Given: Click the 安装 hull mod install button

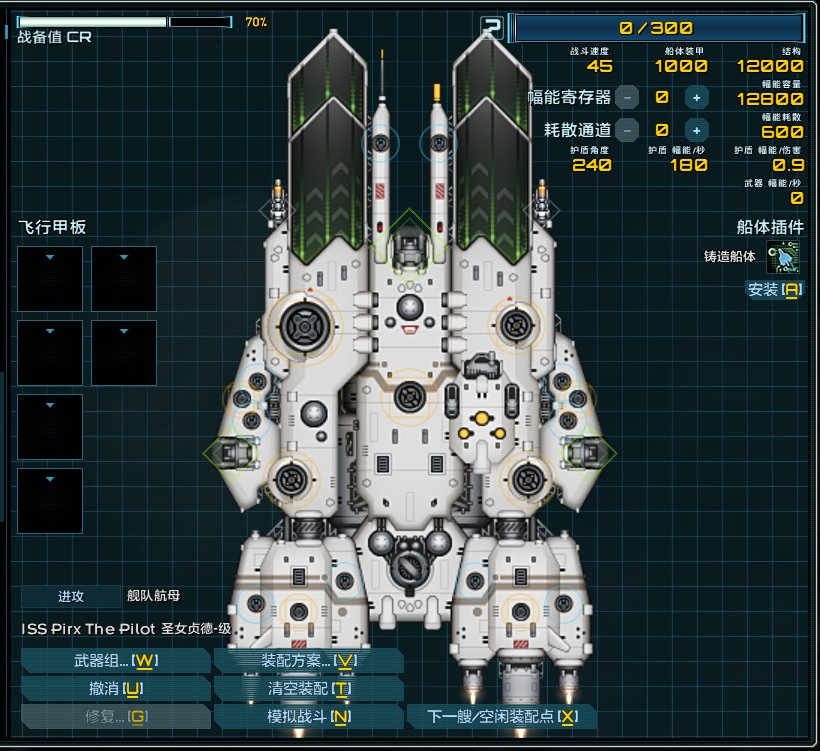Looking at the screenshot, I should (x=774, y=290).
